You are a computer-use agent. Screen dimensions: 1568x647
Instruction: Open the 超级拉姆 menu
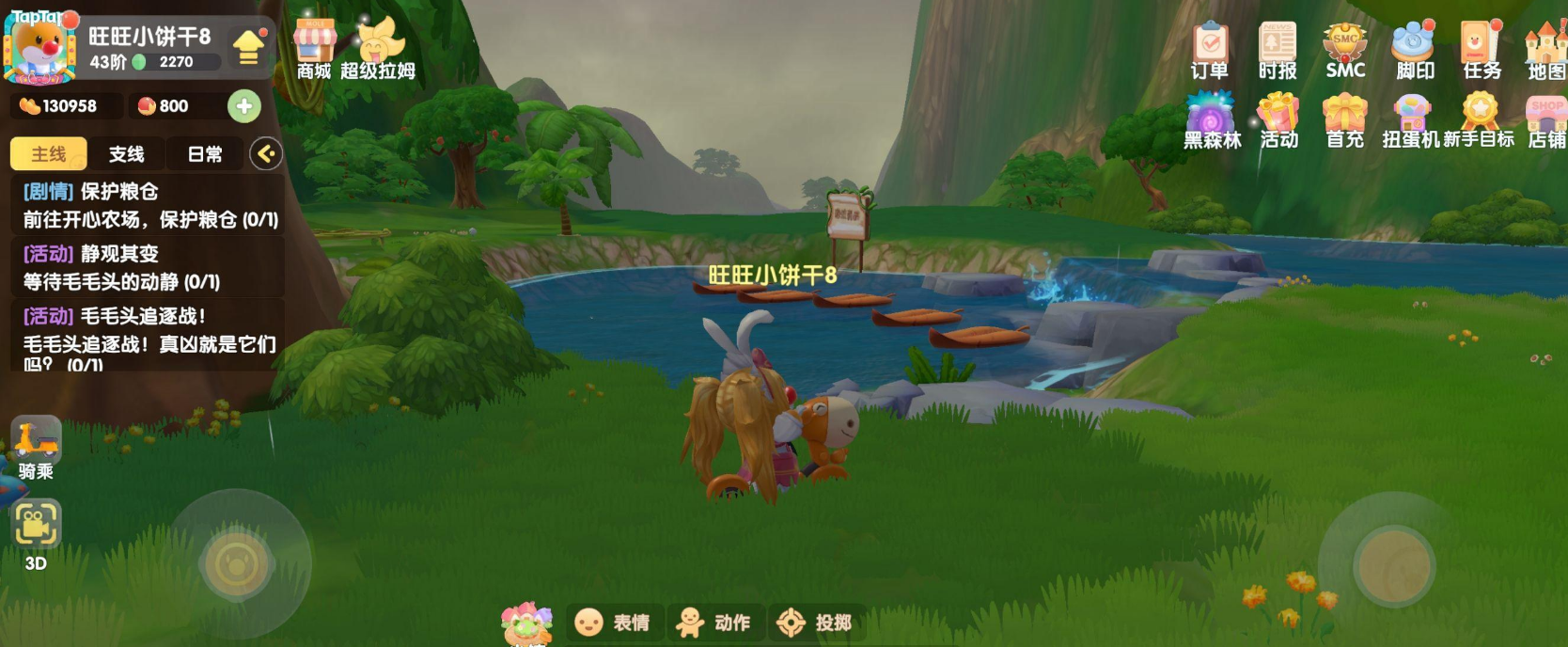coord(378,47)
